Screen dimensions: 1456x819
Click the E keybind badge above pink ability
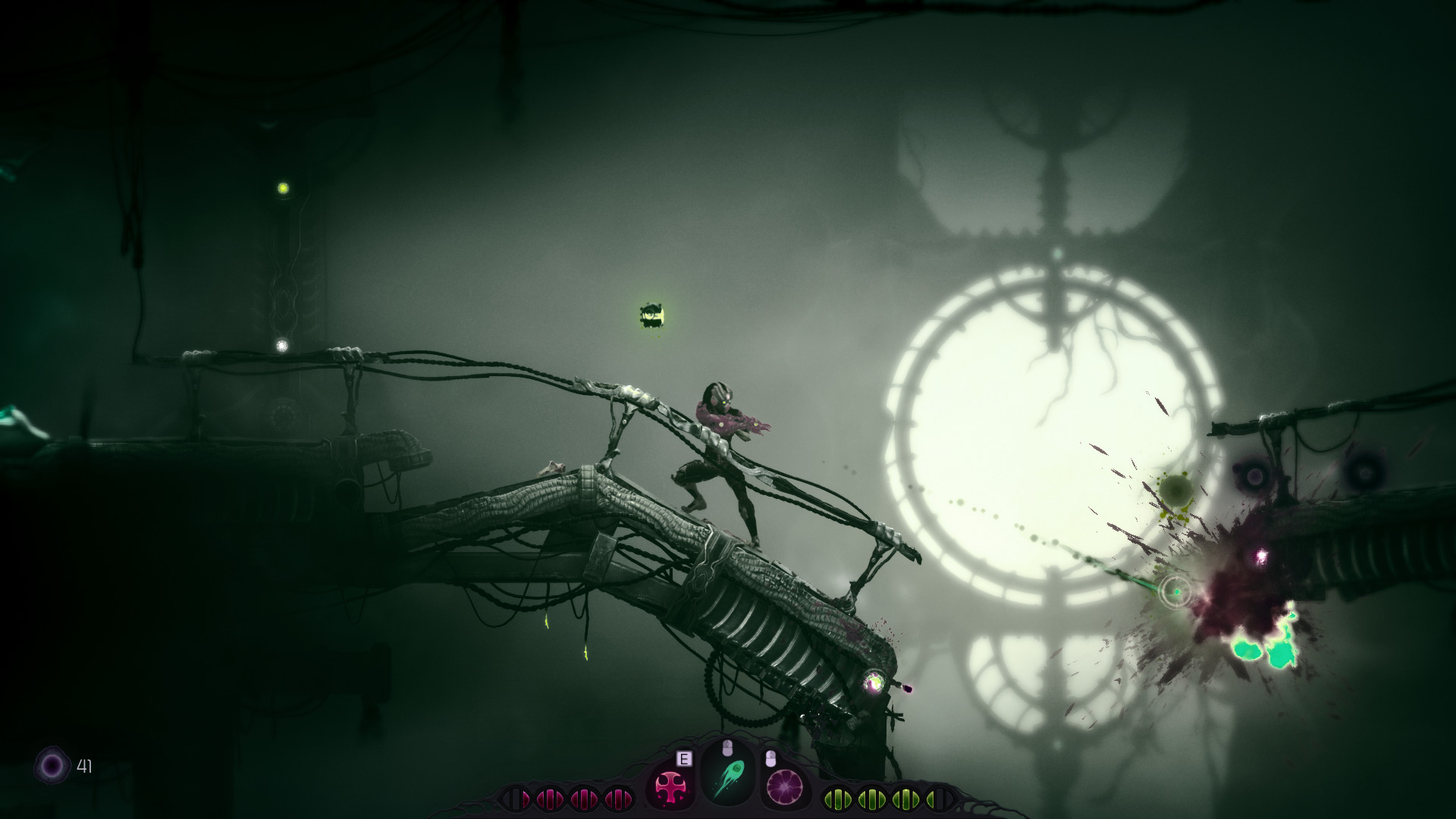[x=684, y=758]
